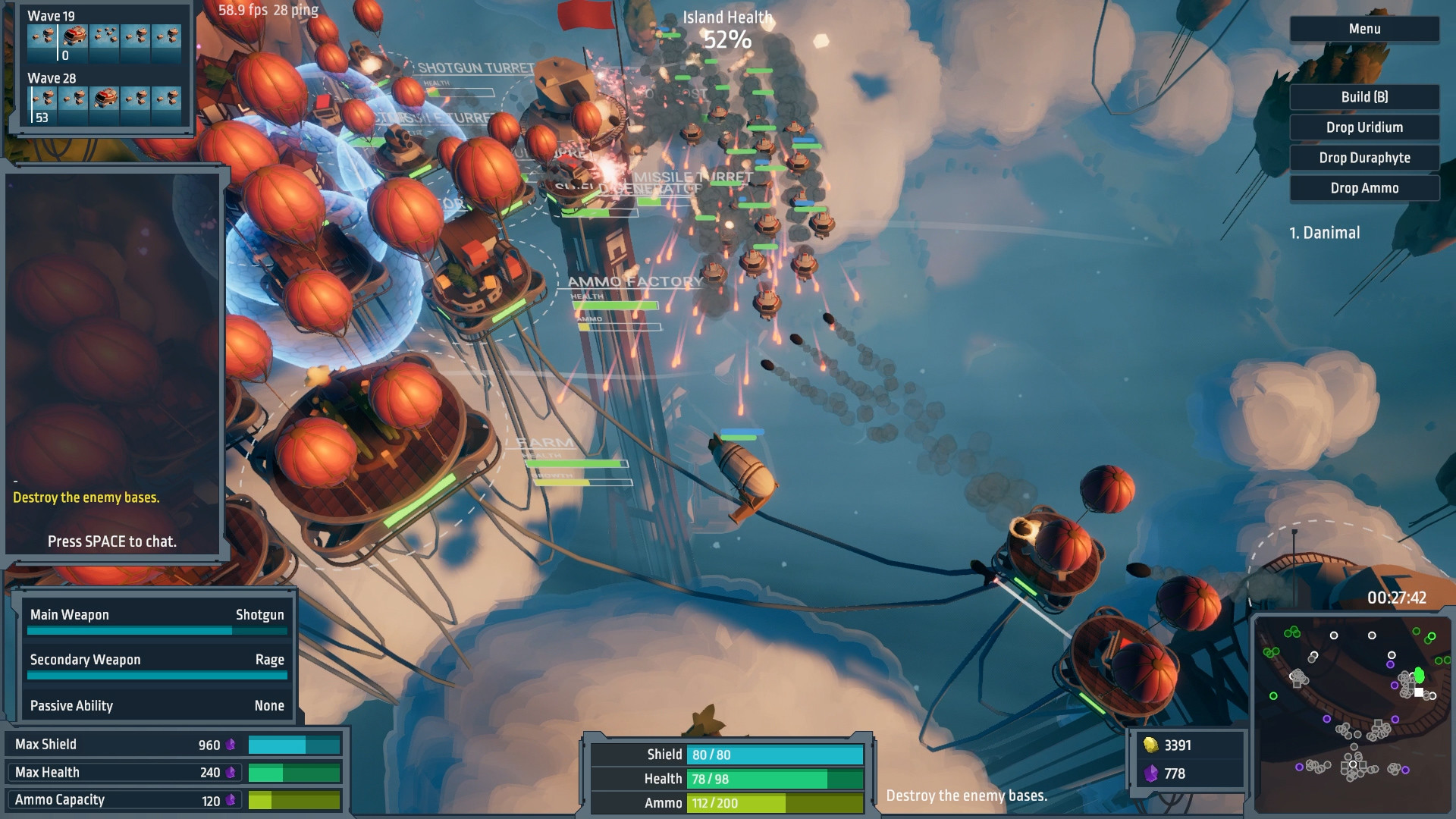The height and width of the screenshot is (819, 1456).
Task: Select the Secondary Weapon Rage row
Action: (x=156, y=660)
